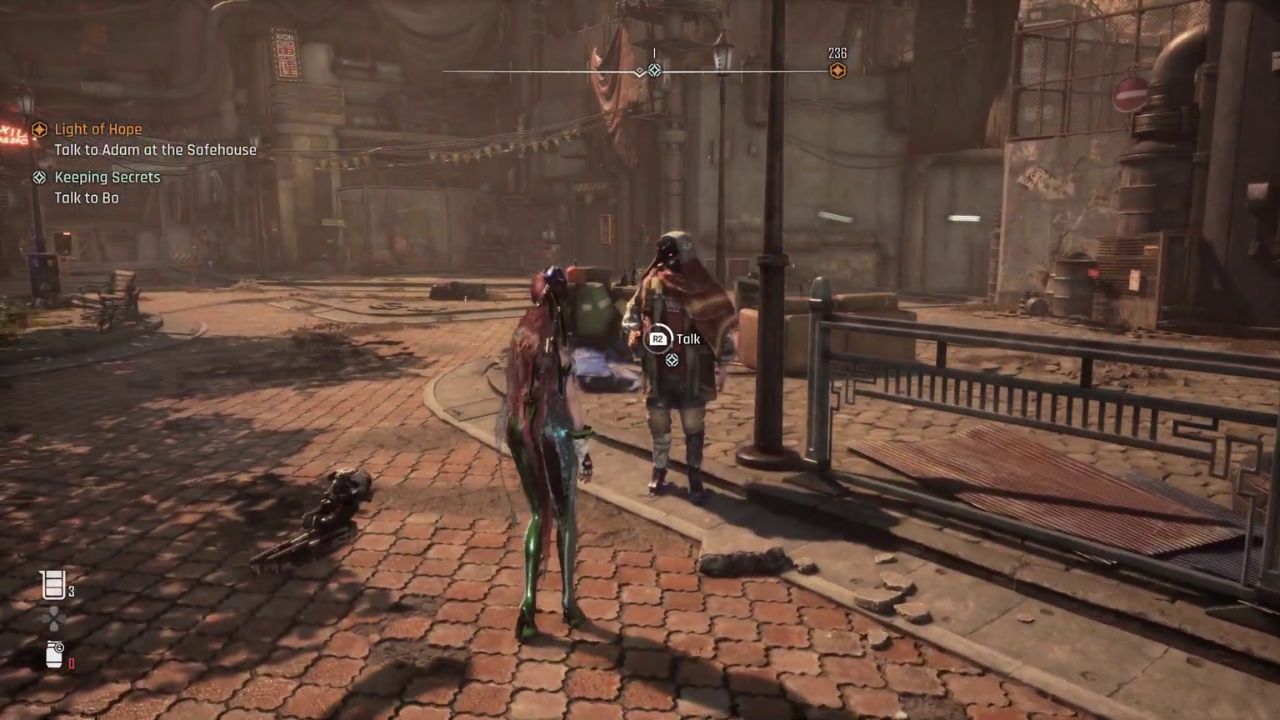The width and height of the screenshot is (1280, 720).
Task: Click the teal quest diamond below the Talk prompt
Action: coord(671,360)
